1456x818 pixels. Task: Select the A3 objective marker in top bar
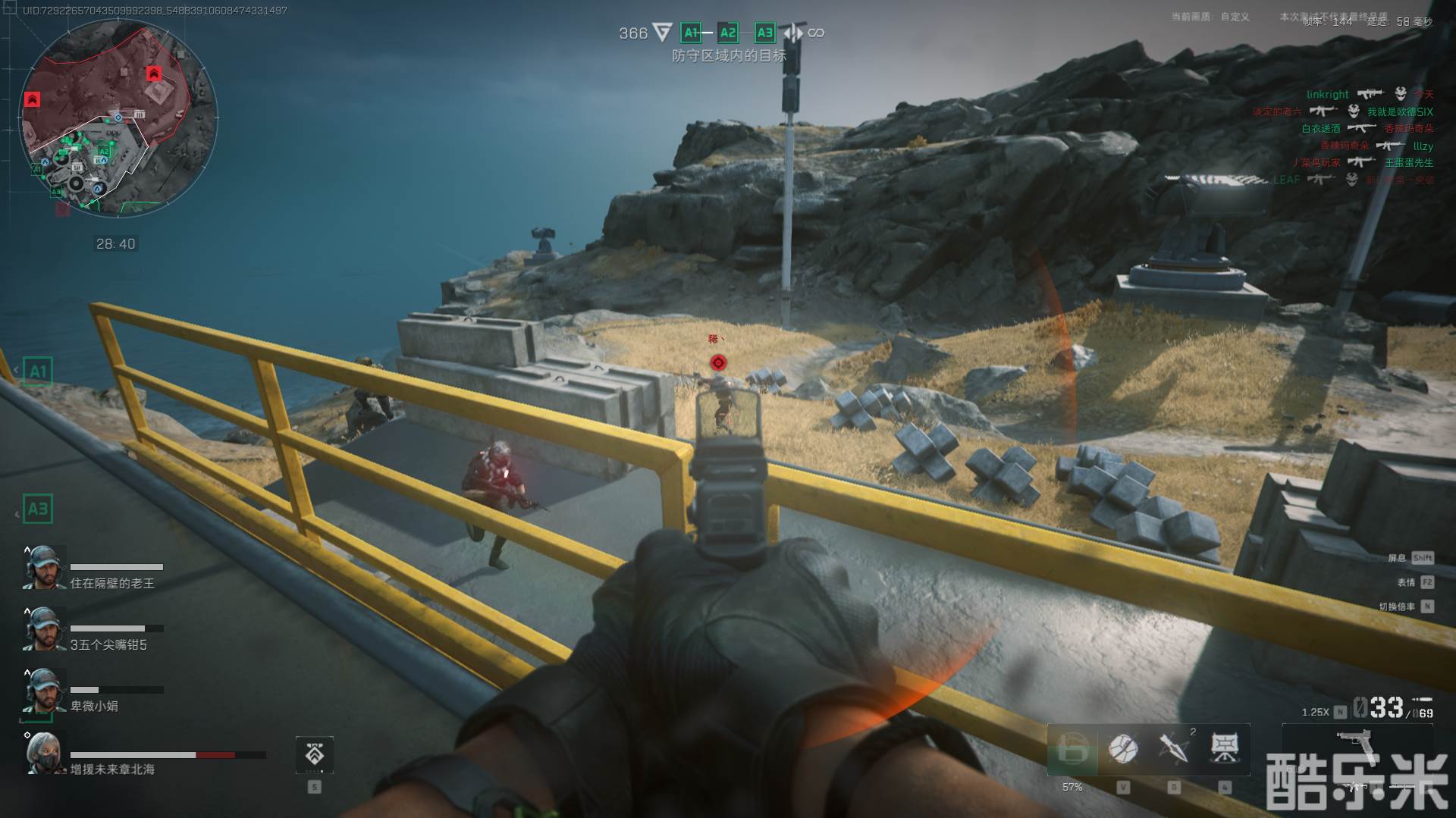764,33
